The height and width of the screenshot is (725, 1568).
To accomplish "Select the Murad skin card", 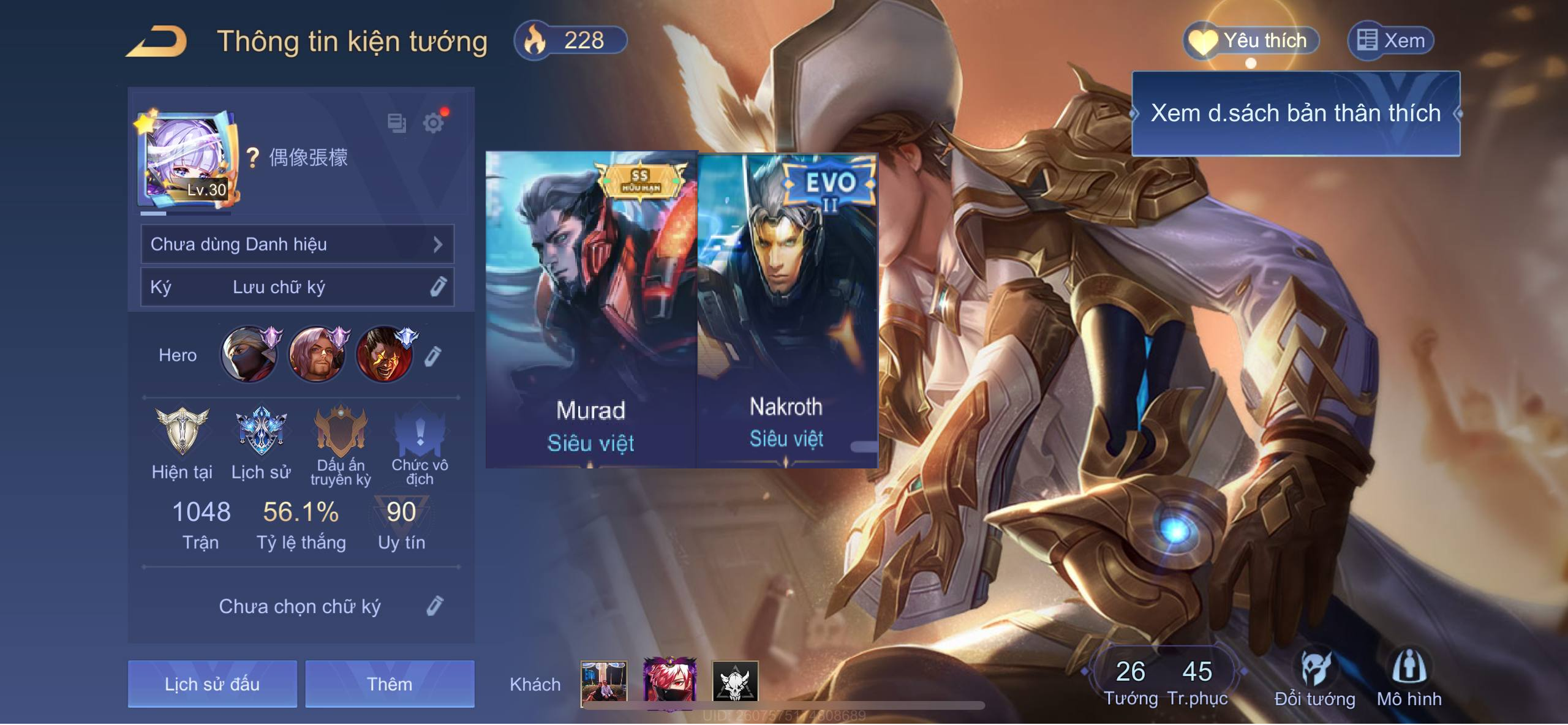I will [x=591, y=309].
